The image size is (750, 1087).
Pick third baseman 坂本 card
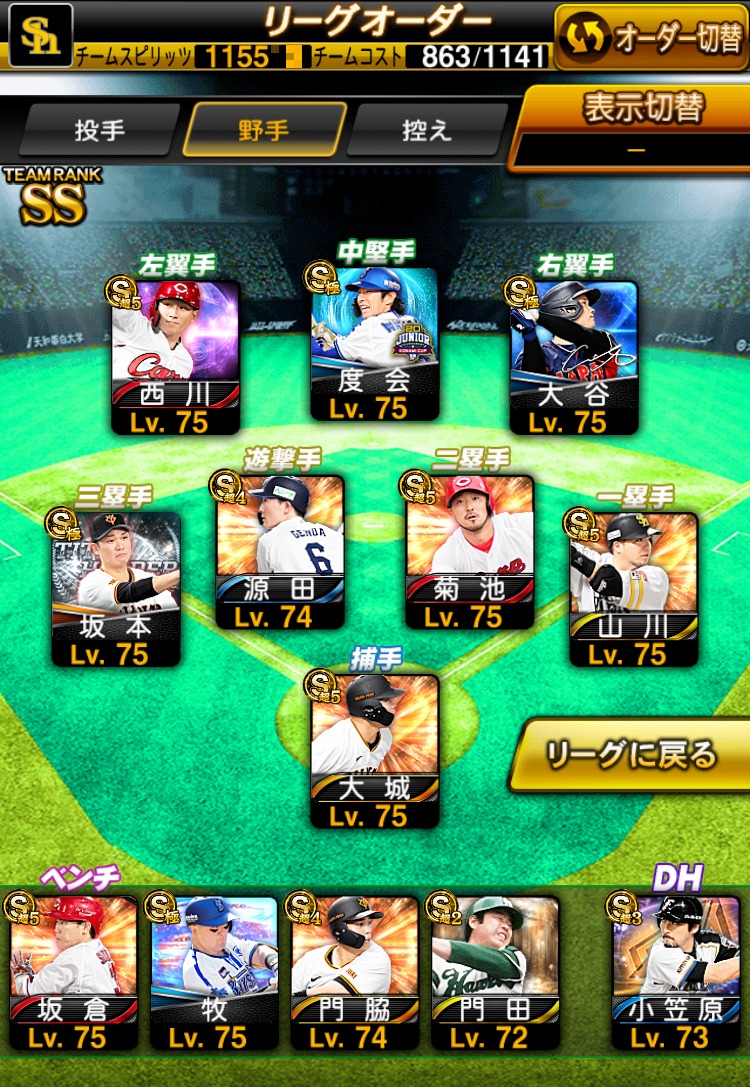116,589
